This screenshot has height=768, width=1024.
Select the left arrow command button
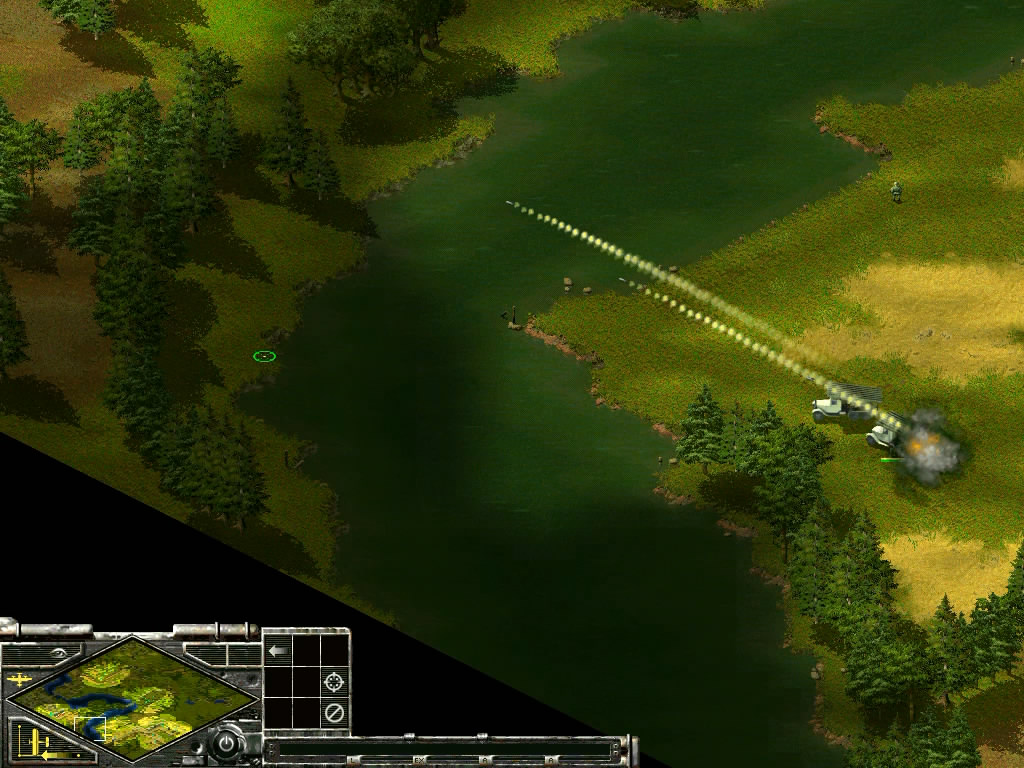(278, 651)
